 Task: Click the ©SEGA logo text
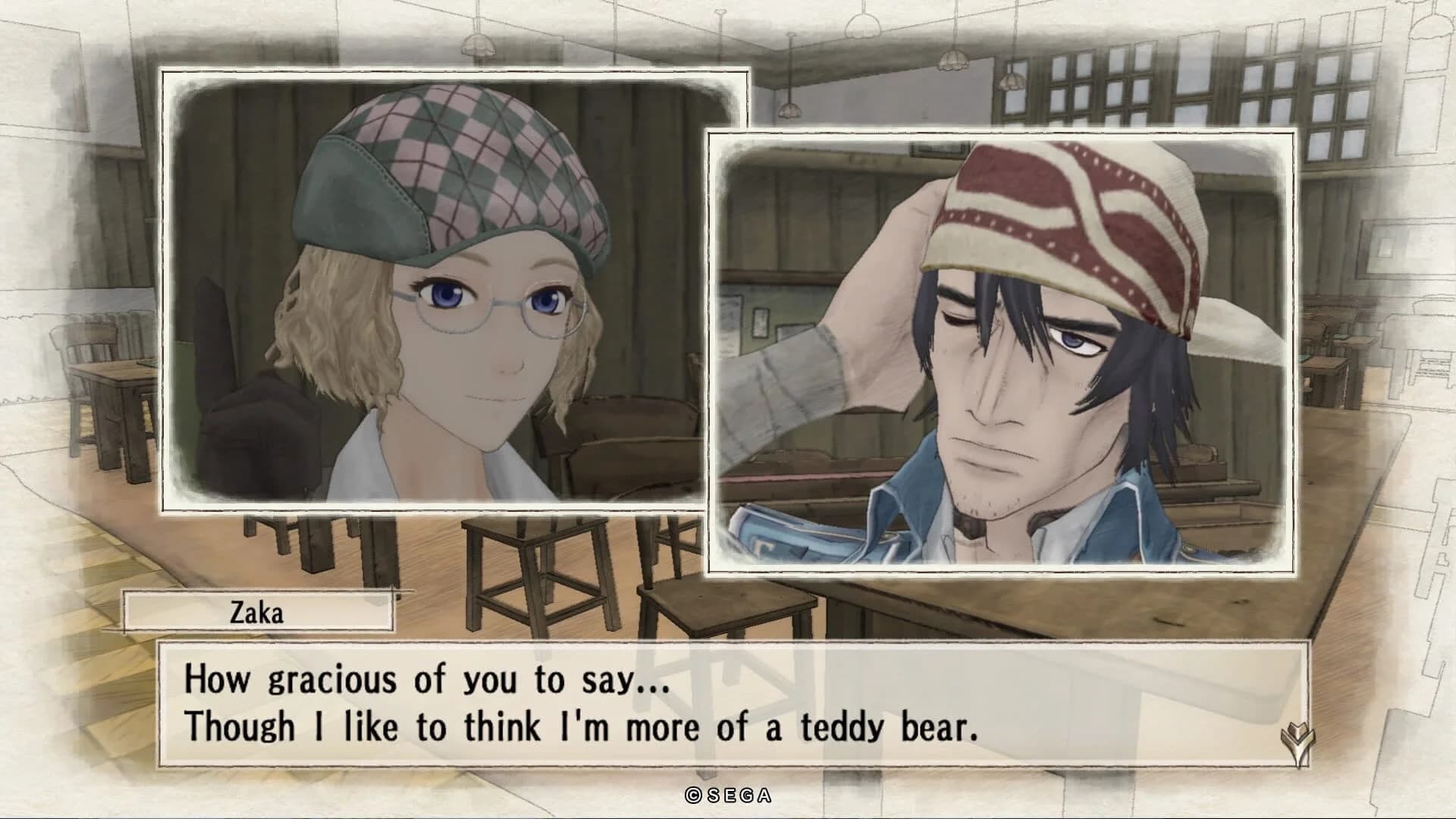tap(727, 795)
